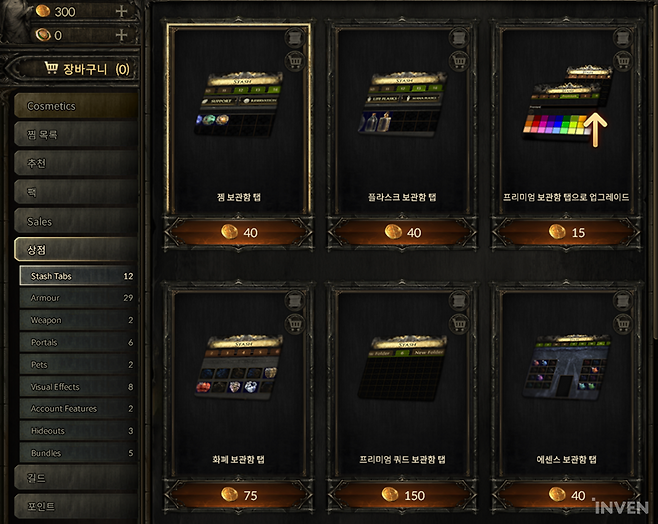Open the 찜 목록 wishlist category
Image resolution: width=658 pixels, height=524 pixels.
pos(76,135)
